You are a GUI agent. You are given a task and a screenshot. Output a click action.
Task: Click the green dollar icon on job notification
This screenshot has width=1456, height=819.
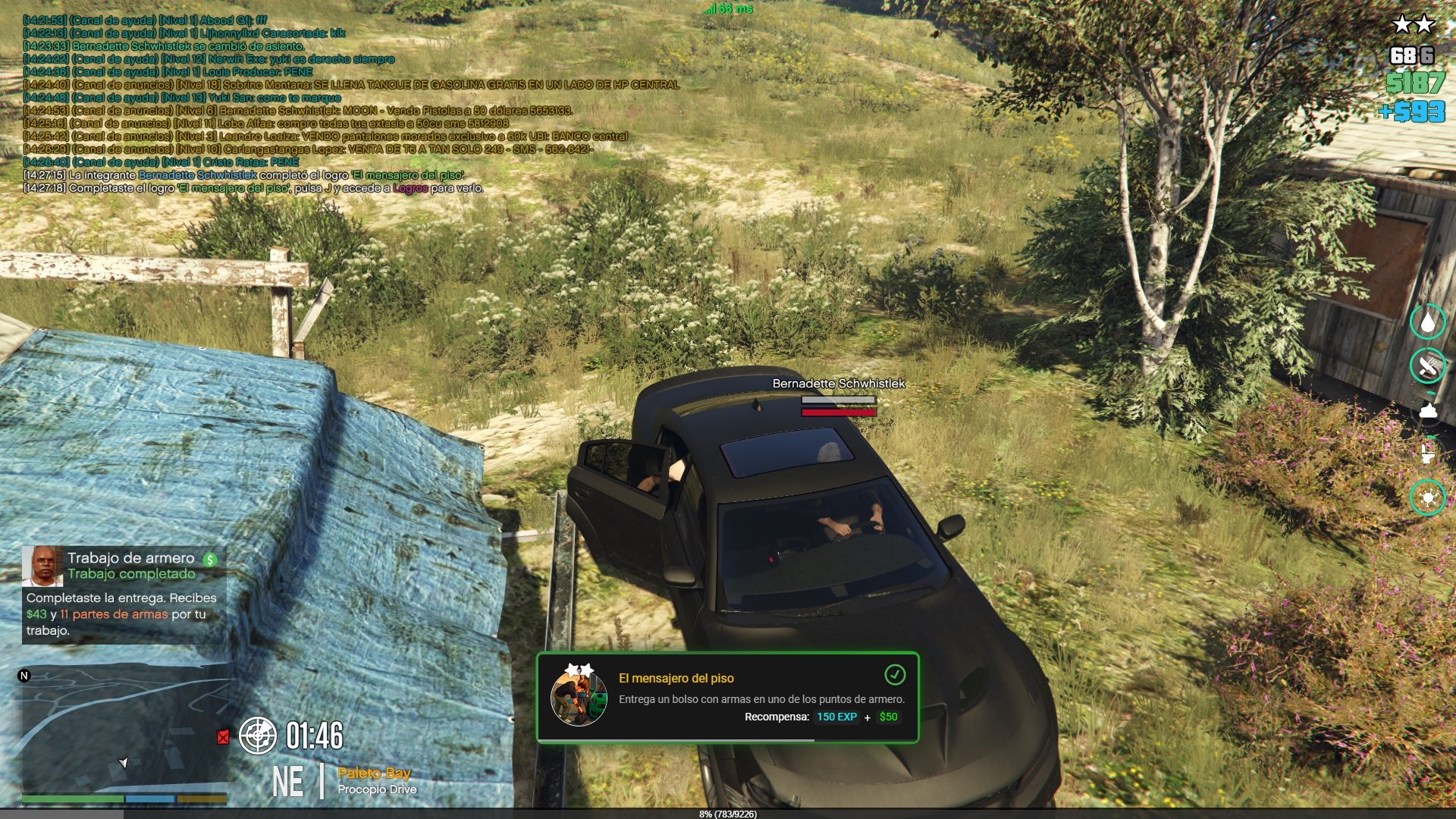tap(210, 560)
